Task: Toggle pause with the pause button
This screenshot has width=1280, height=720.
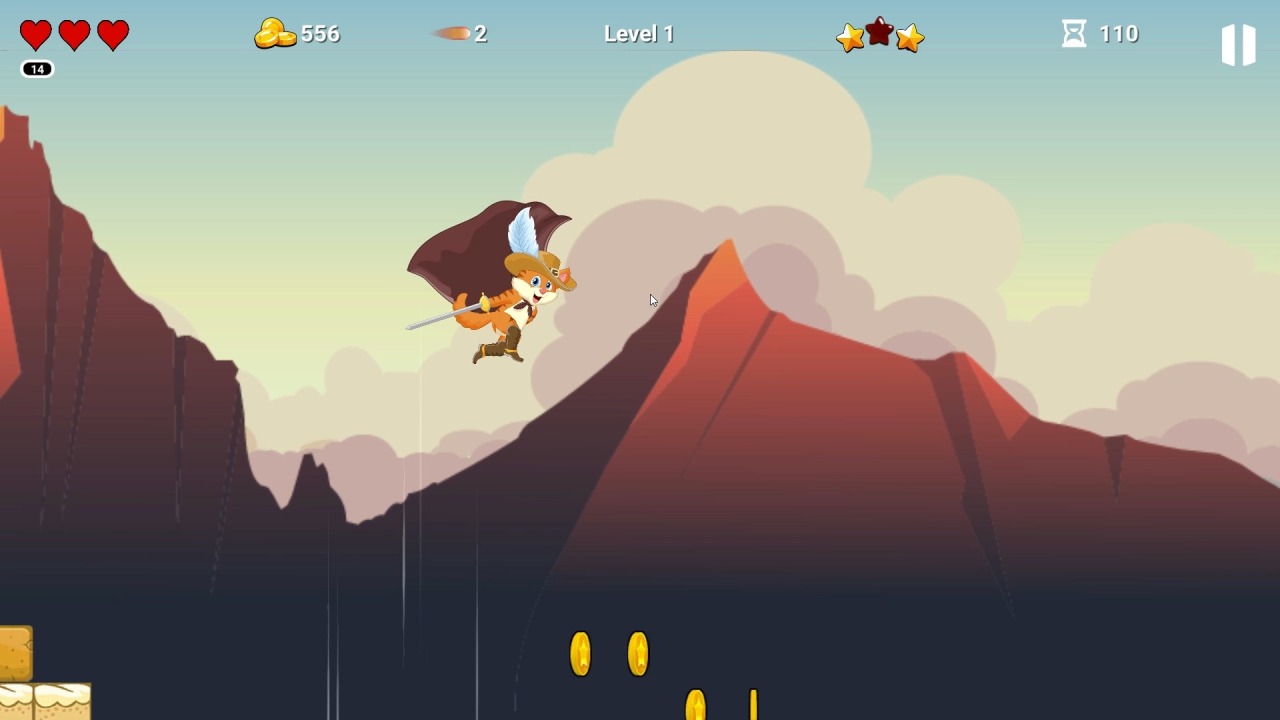Action: click(x=1238, y=44)
